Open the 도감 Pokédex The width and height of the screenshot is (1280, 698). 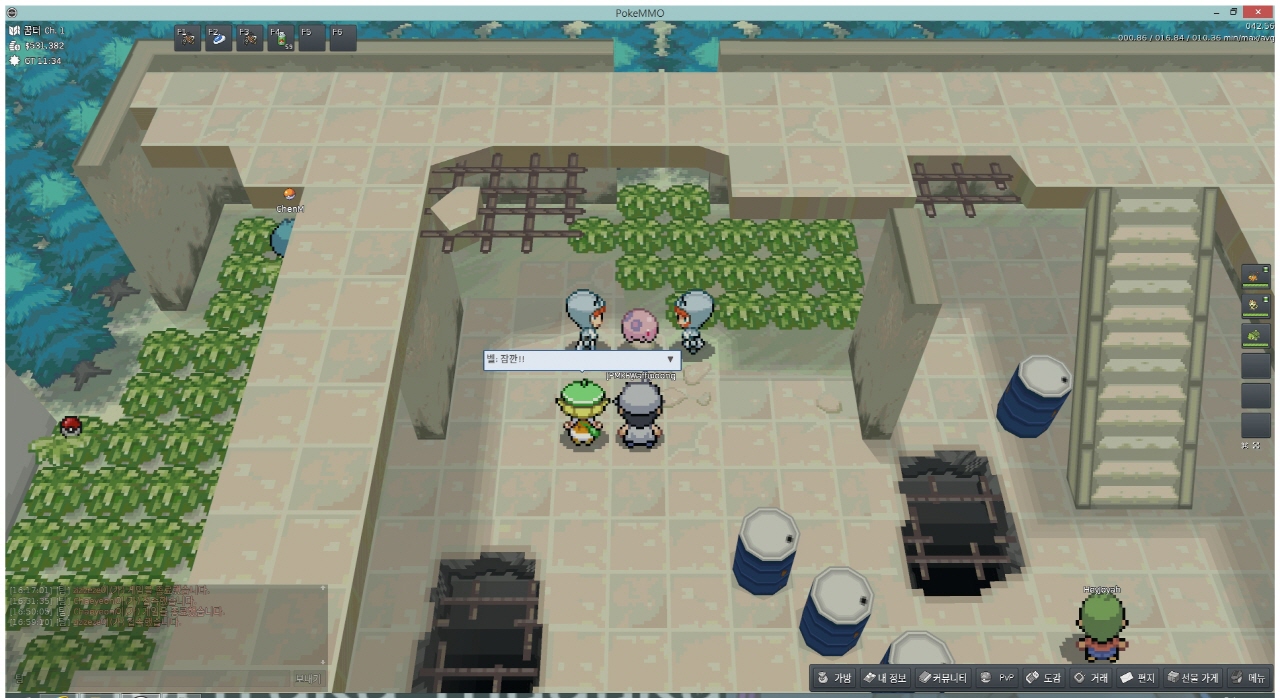tap(1042, 678)
